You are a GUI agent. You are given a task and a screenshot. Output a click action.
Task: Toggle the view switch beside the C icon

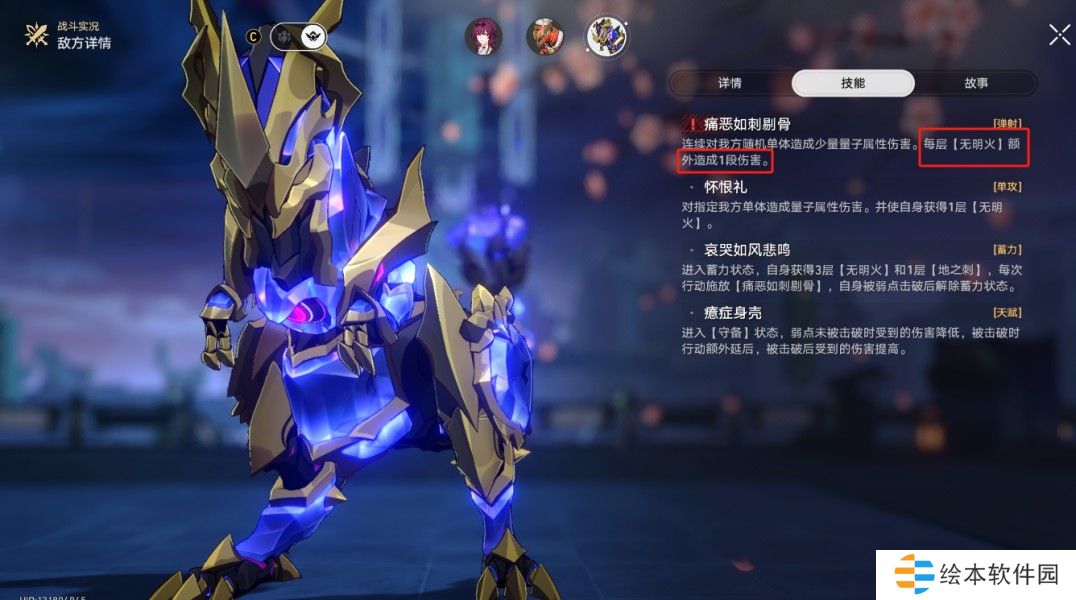[299, 37]
